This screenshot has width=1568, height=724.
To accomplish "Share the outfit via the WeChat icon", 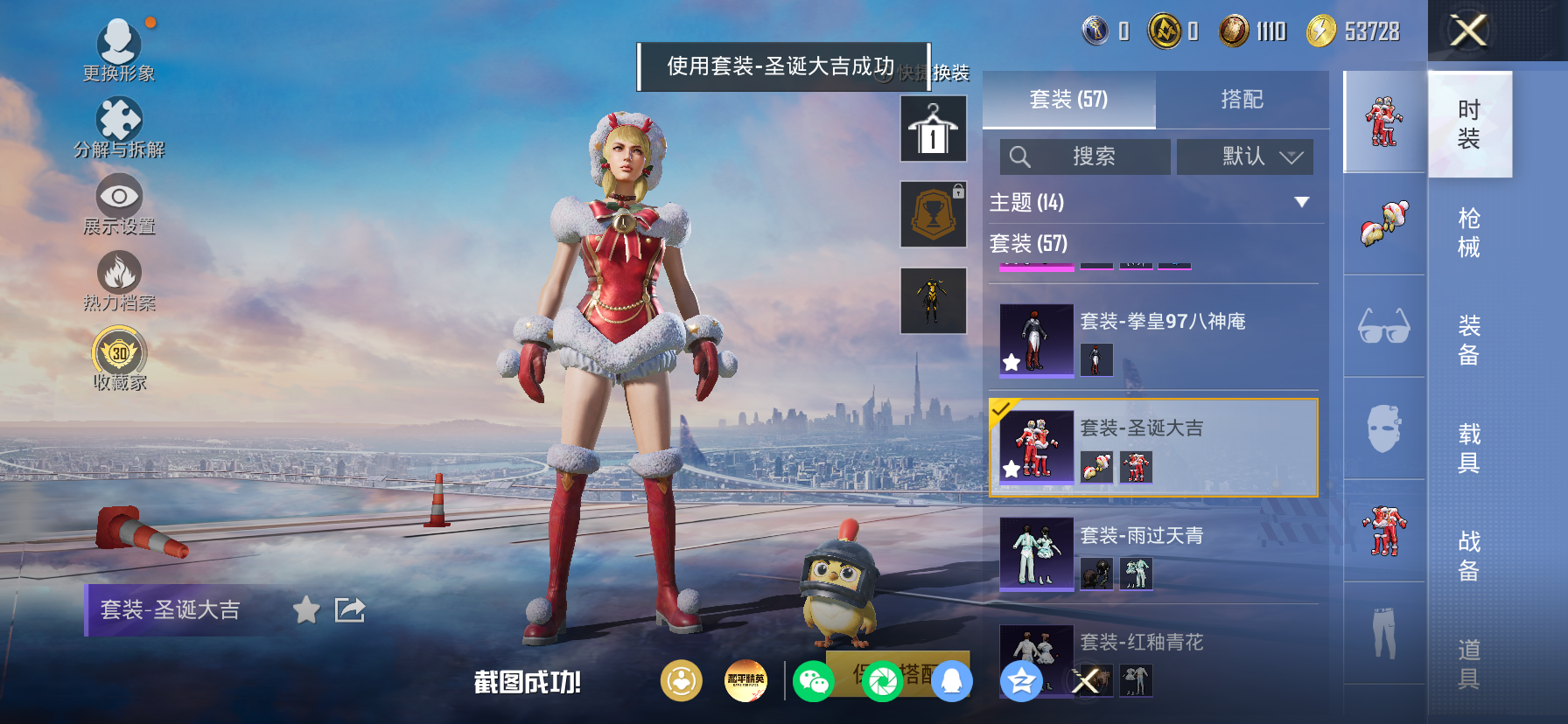I will 814,680.
